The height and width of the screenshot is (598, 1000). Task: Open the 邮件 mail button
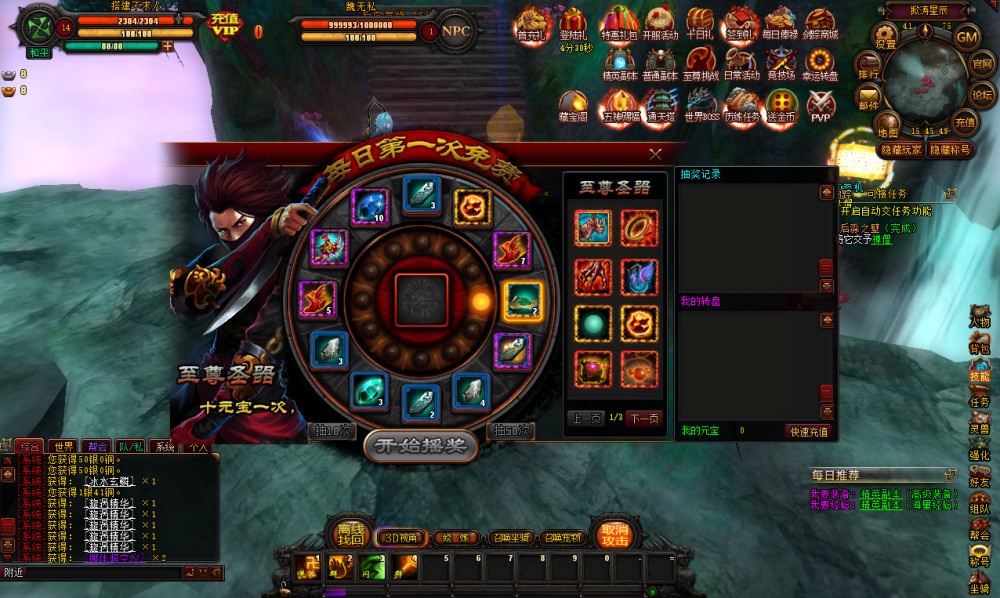(868, 98)
